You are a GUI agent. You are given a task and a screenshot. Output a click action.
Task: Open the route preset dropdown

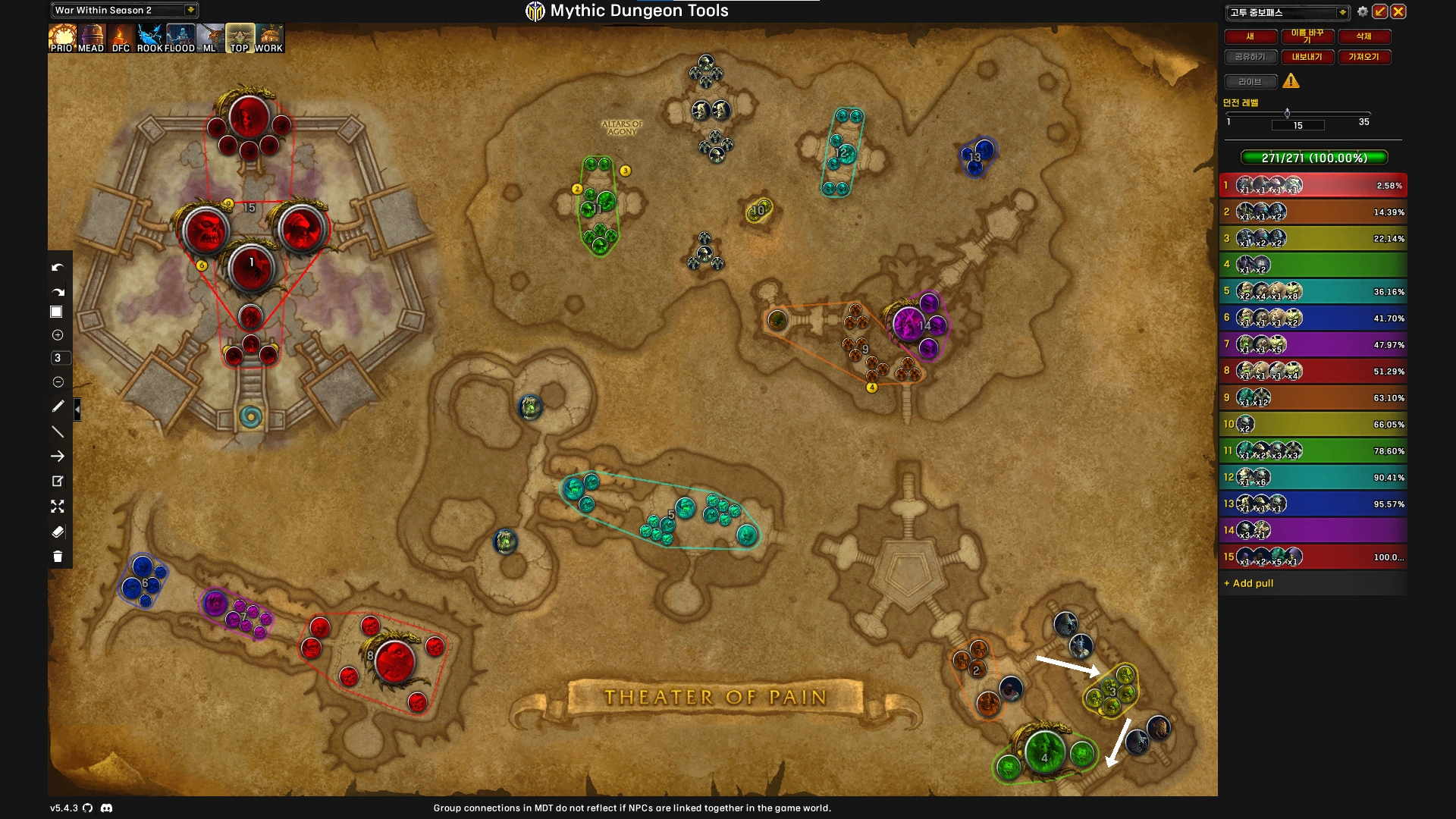pos(1341,12)
